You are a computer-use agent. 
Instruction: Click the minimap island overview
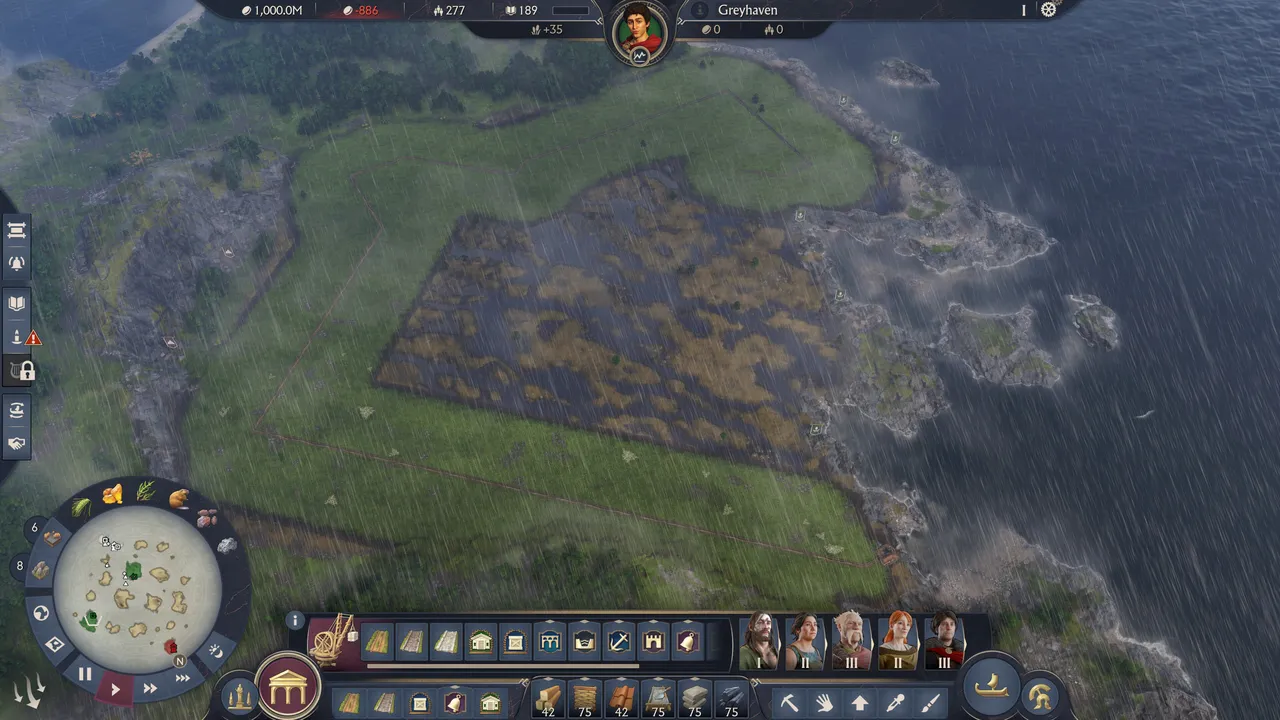click(137, 590)
